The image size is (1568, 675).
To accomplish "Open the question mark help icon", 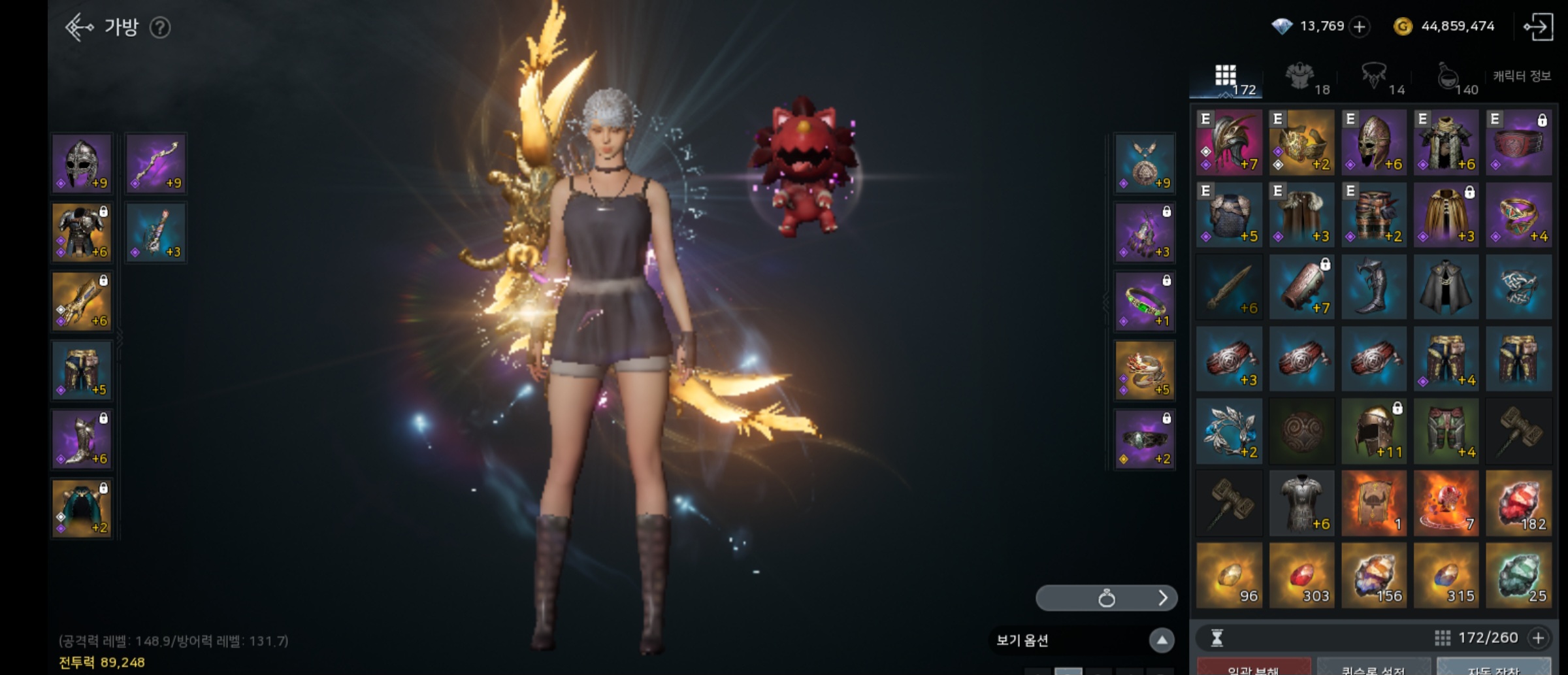I will tap(160, 27).
